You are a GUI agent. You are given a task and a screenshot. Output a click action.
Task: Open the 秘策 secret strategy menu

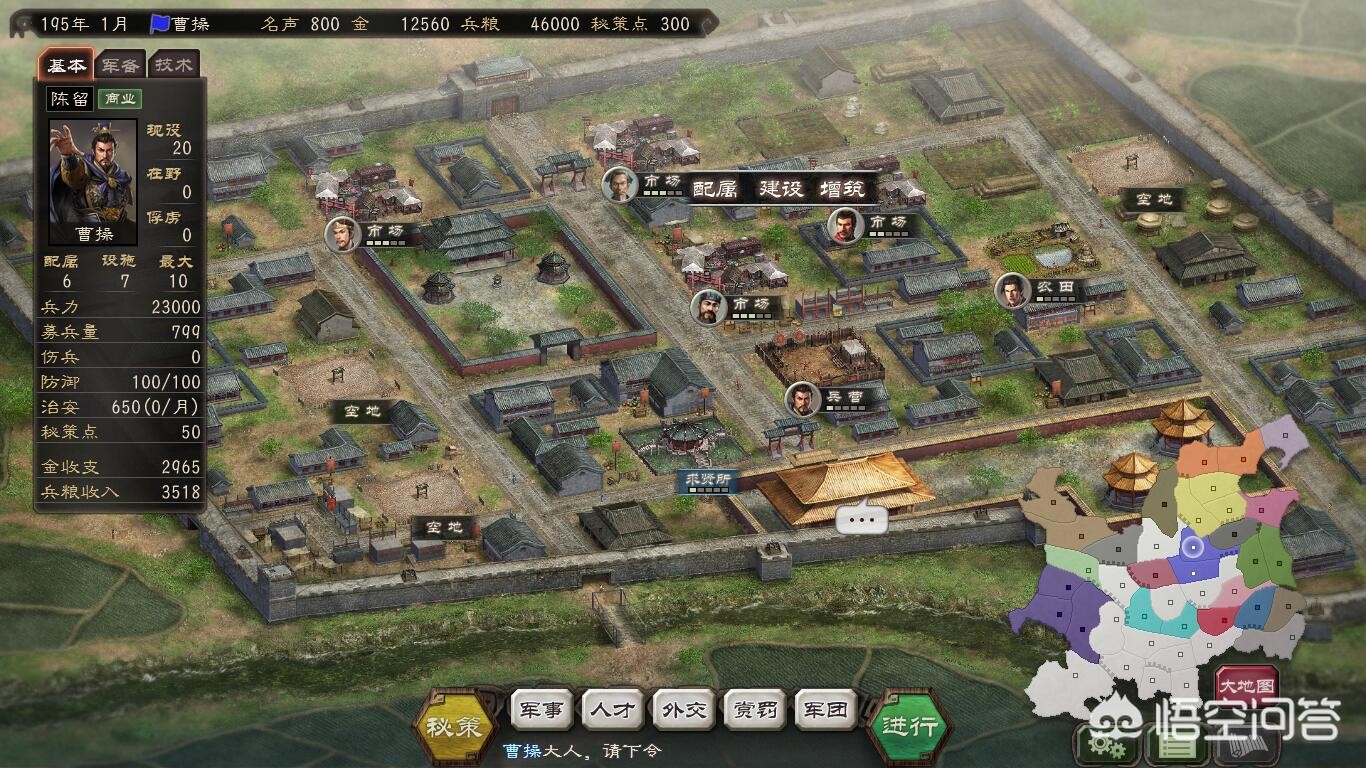click(x=454, y=726)
